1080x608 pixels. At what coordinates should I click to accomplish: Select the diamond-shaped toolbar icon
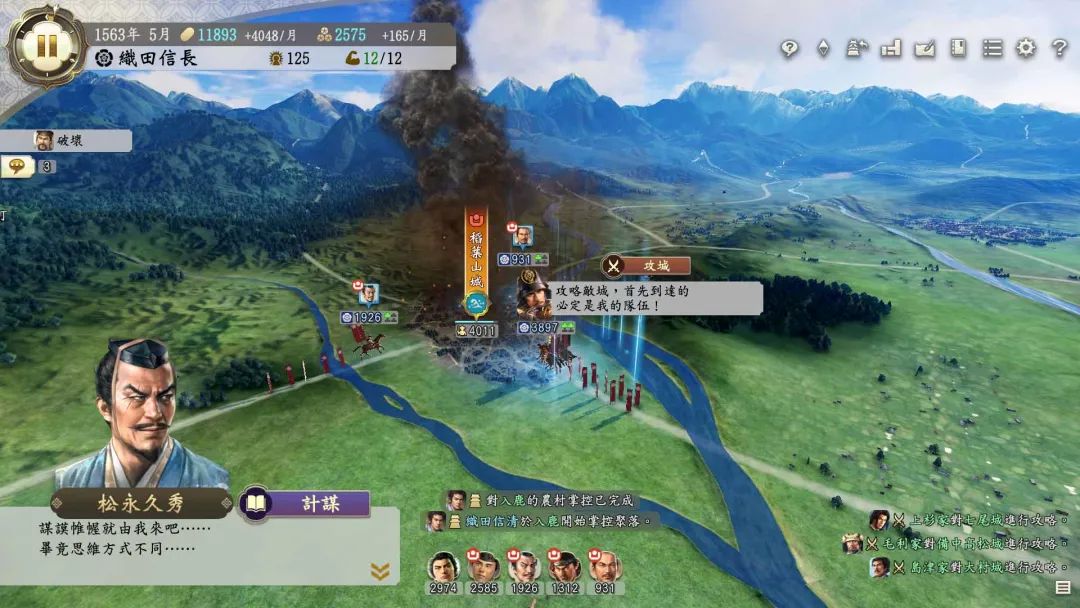(x=823, y=48)
